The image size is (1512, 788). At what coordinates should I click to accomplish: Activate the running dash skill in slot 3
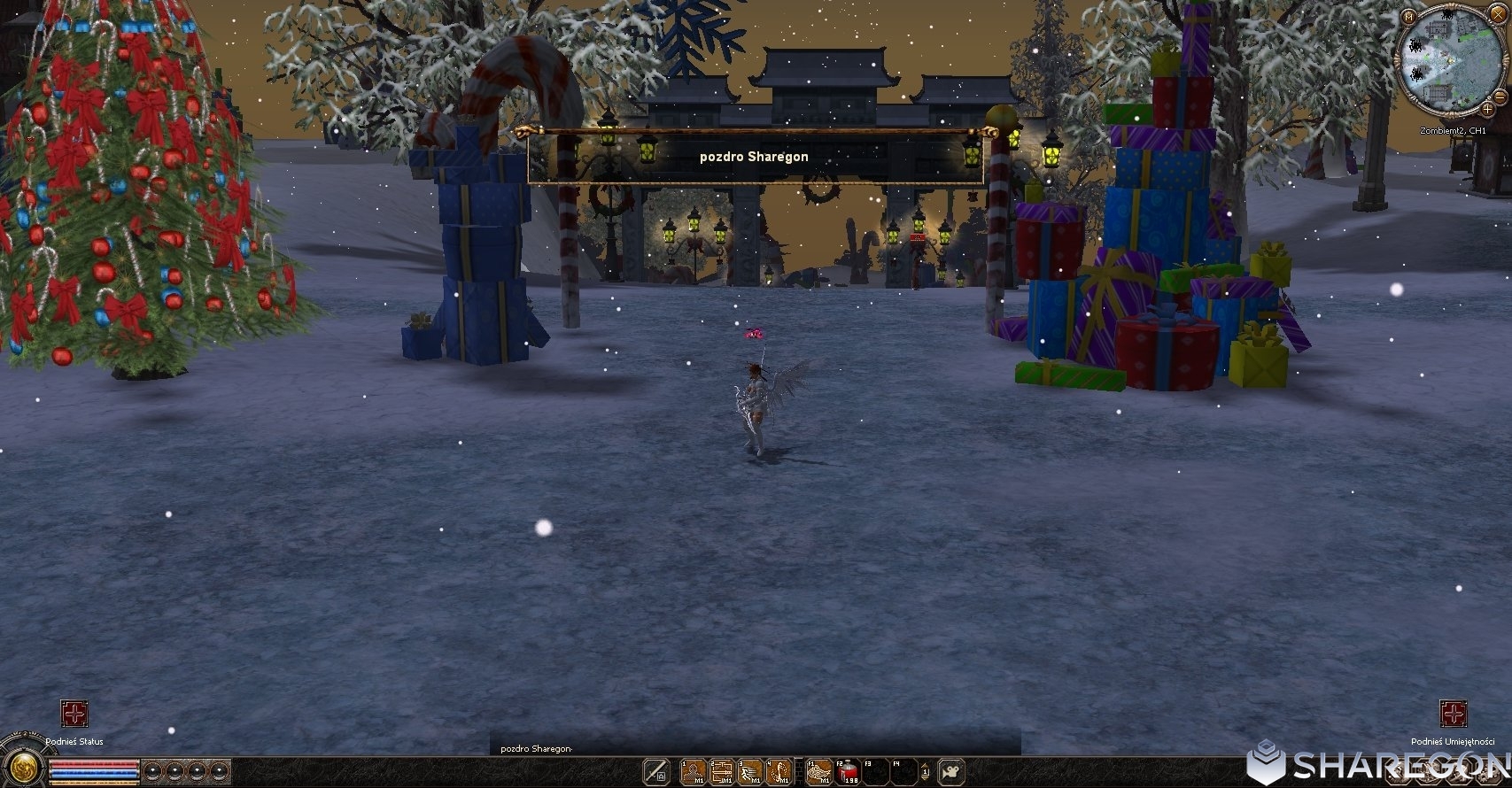click(750, 771)
